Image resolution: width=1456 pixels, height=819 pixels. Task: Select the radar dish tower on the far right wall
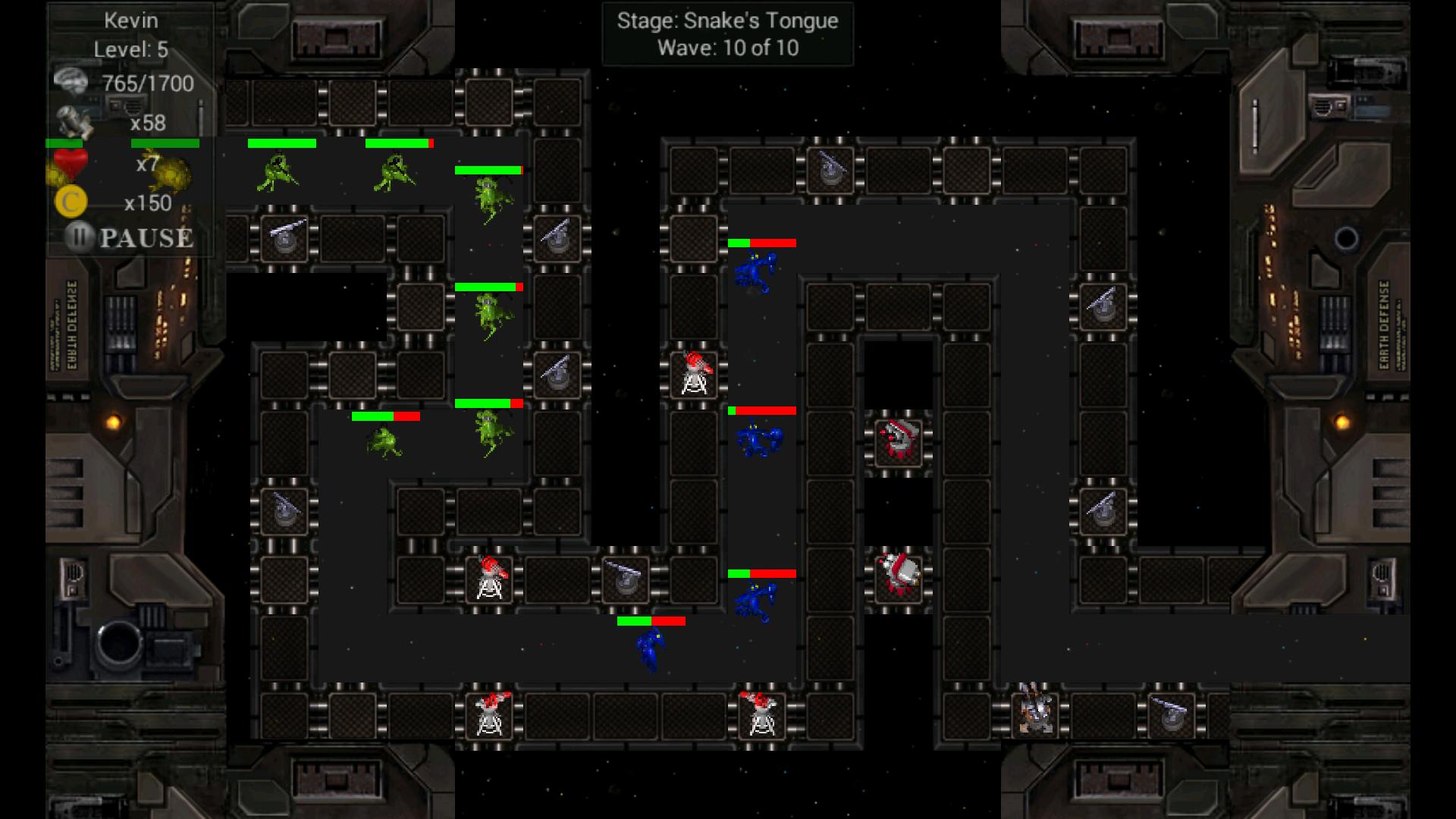1103,307
